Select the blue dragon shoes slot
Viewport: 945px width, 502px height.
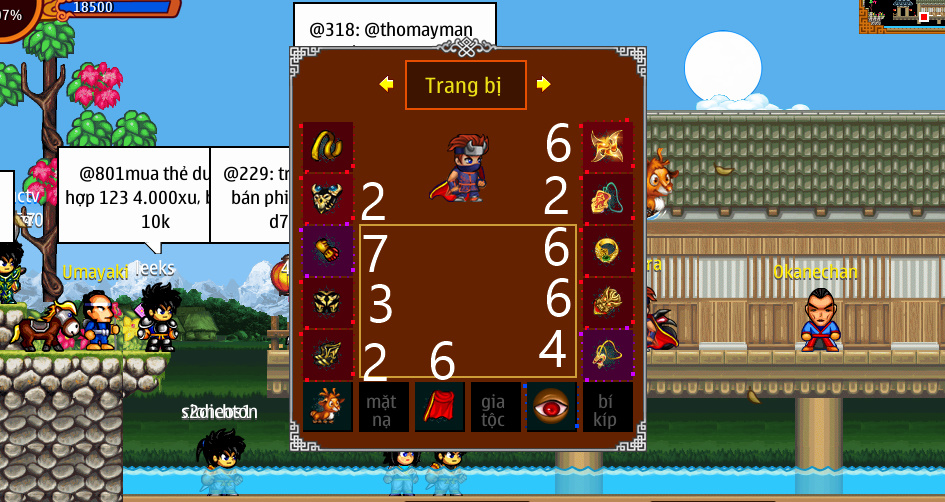pos(608,355)
